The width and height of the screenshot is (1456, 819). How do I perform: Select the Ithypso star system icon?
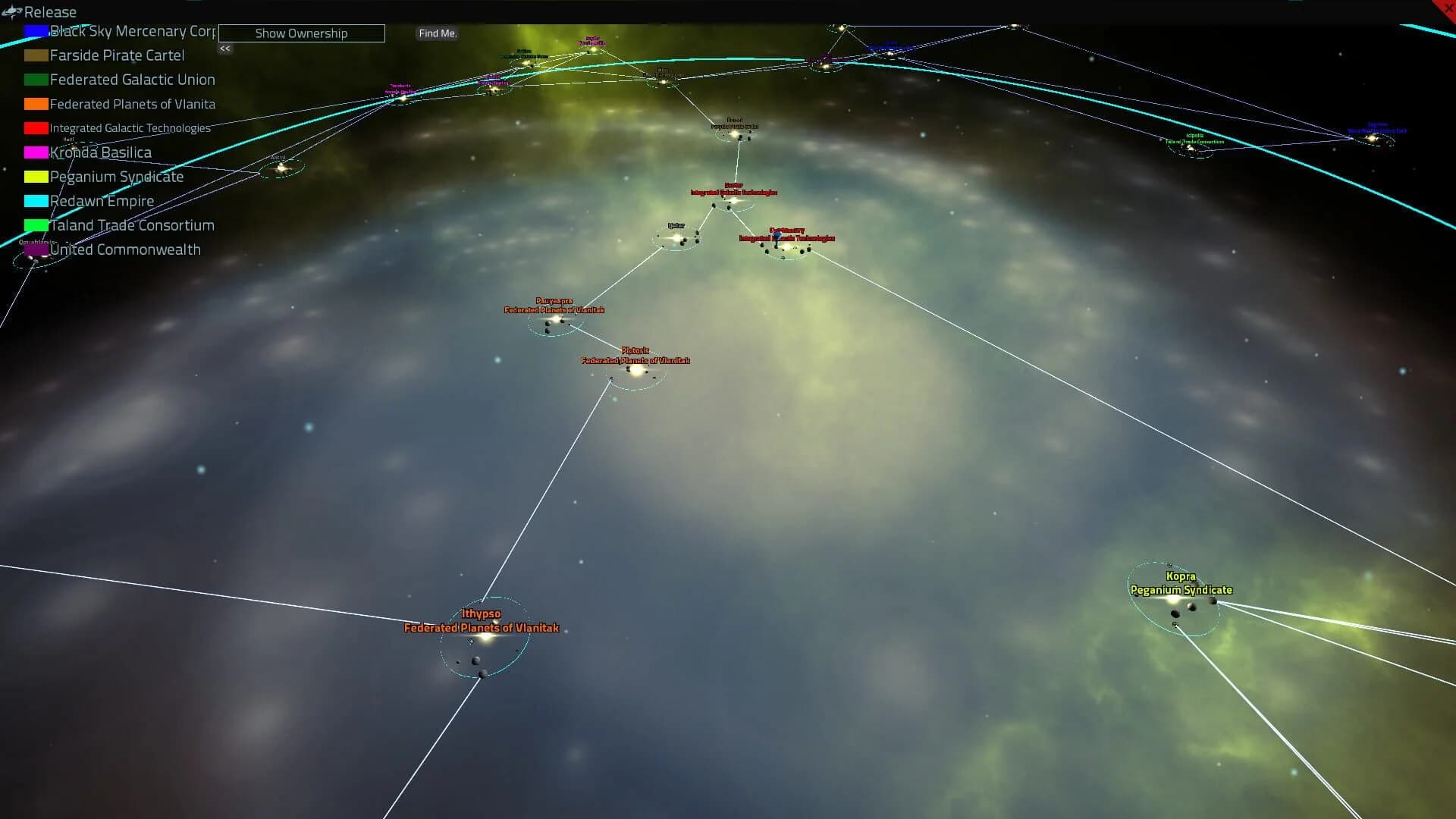coord(485,638)
